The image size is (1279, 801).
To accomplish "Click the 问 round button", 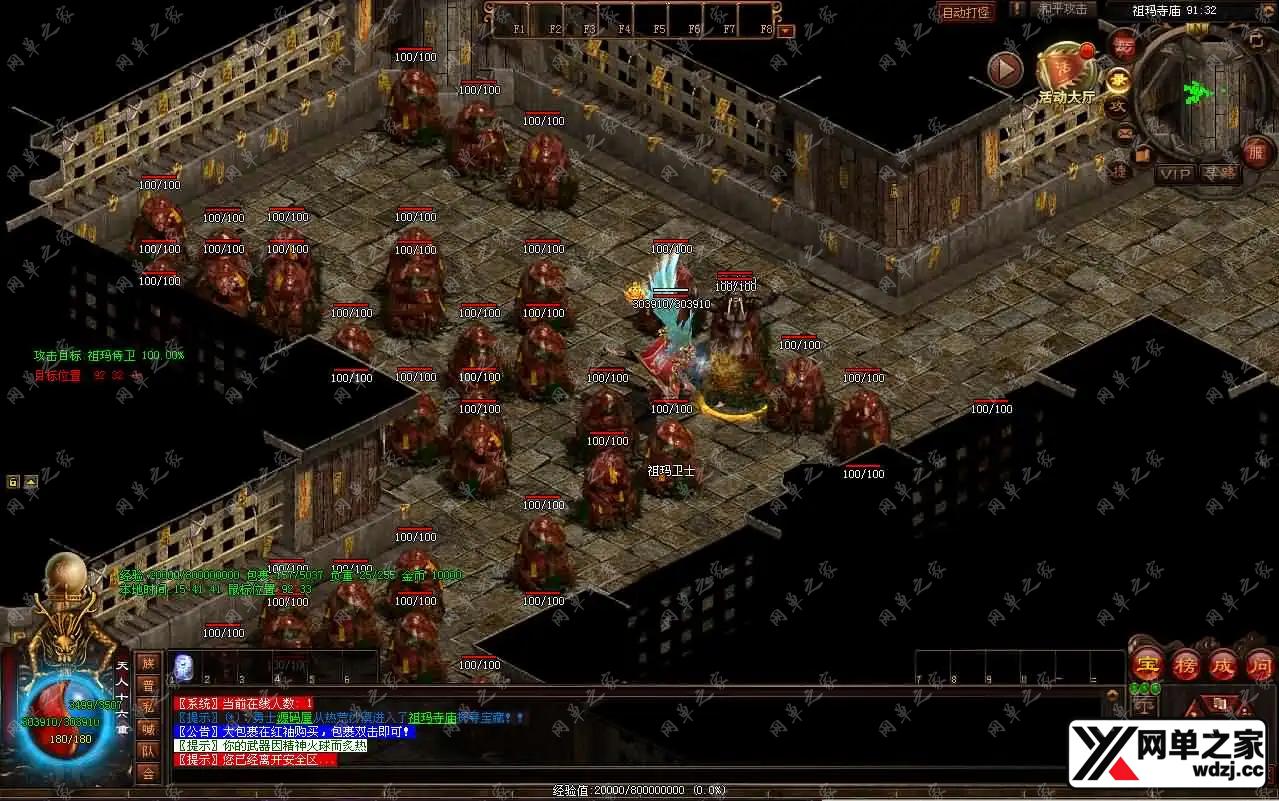I will 1260,663.
